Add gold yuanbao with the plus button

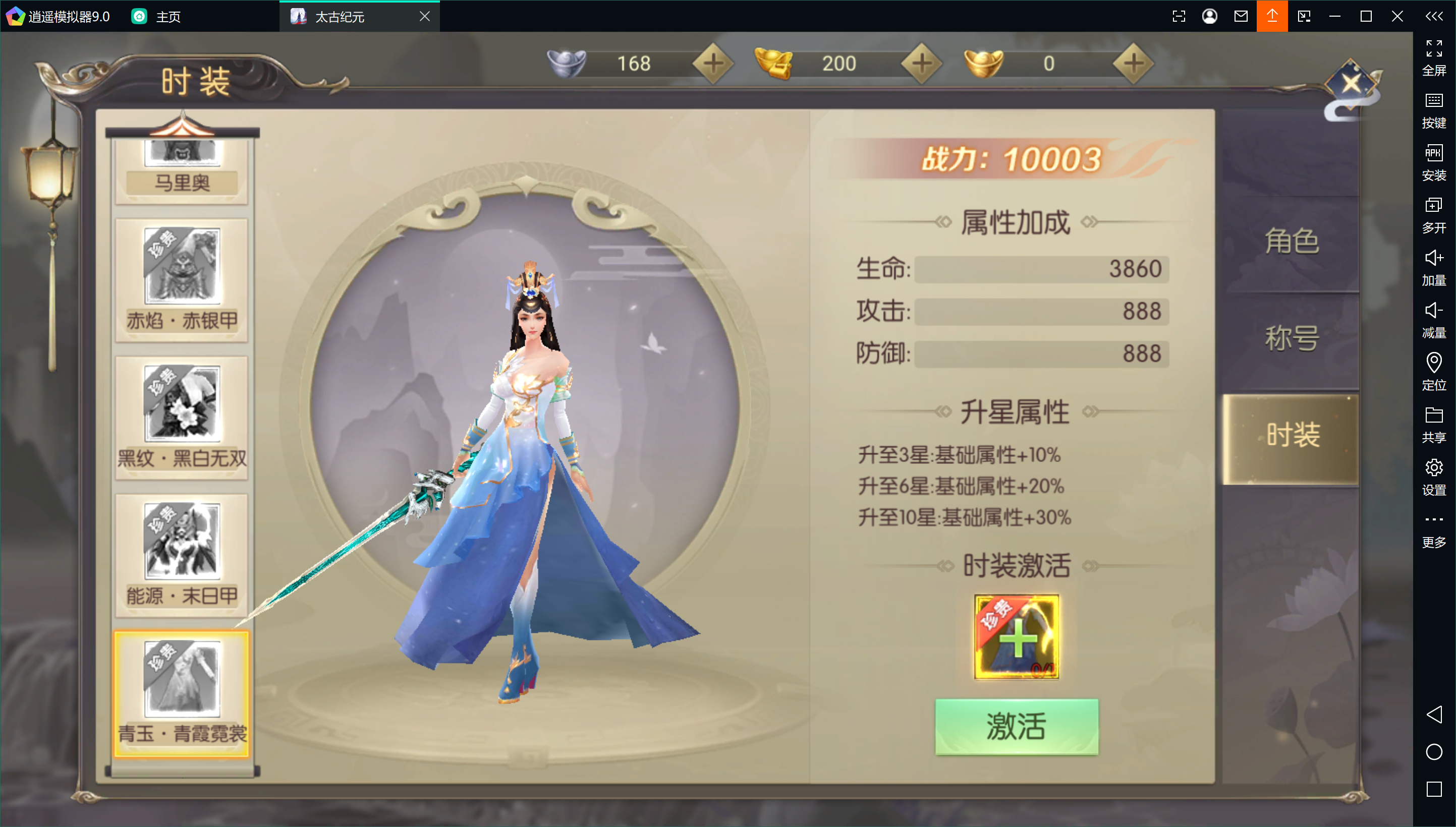(1133, 63)
